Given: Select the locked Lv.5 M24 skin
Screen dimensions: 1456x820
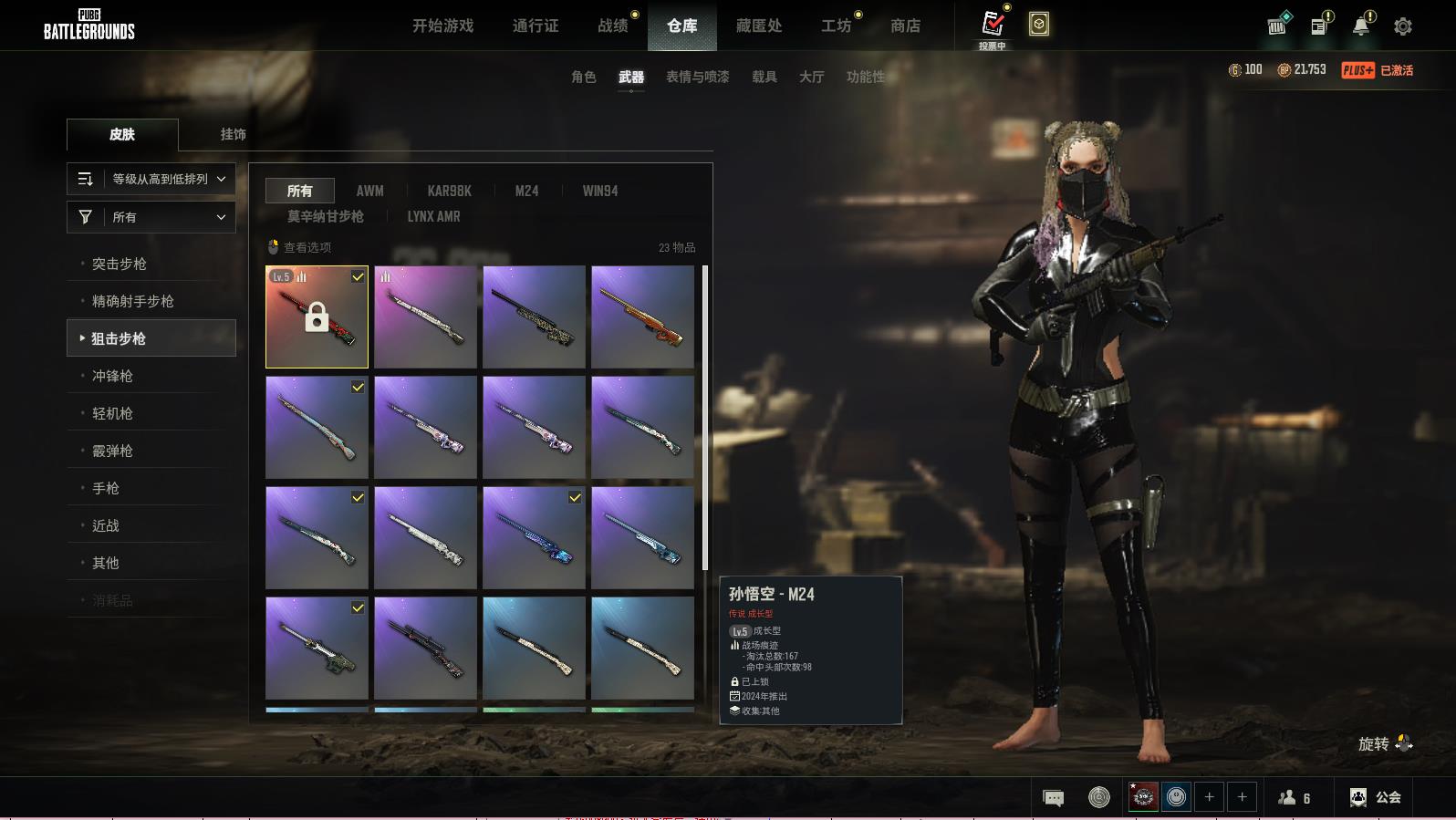Looking at the screenshot, I should pos(317,317).
